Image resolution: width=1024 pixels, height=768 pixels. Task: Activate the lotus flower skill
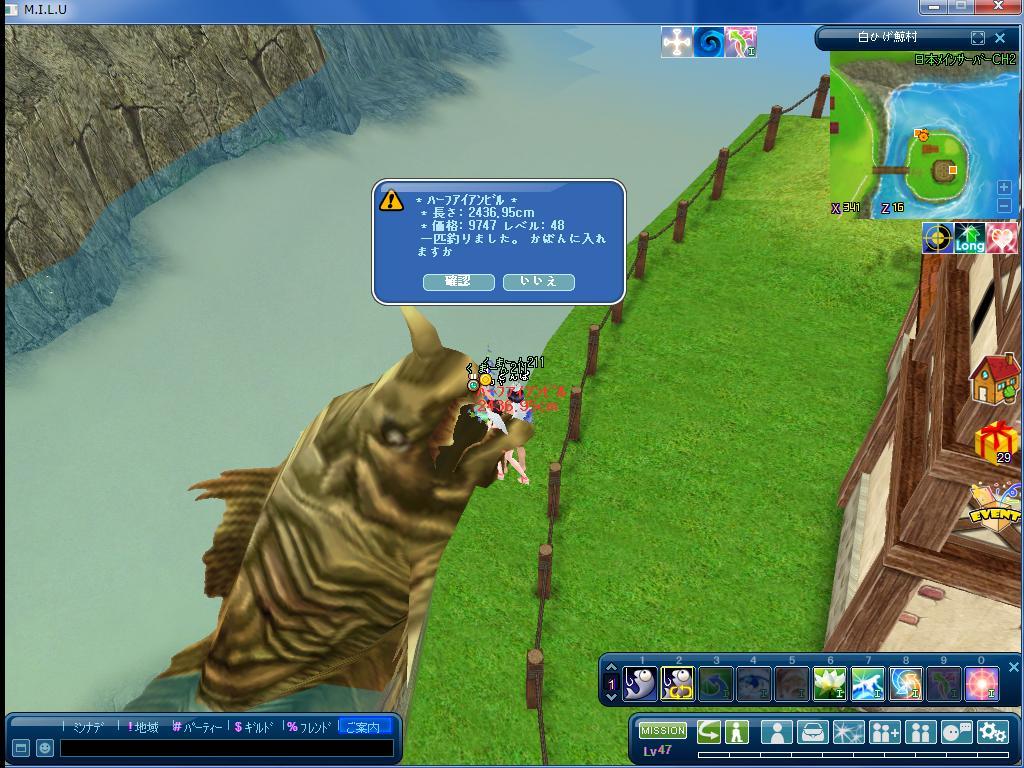(829, 684)
